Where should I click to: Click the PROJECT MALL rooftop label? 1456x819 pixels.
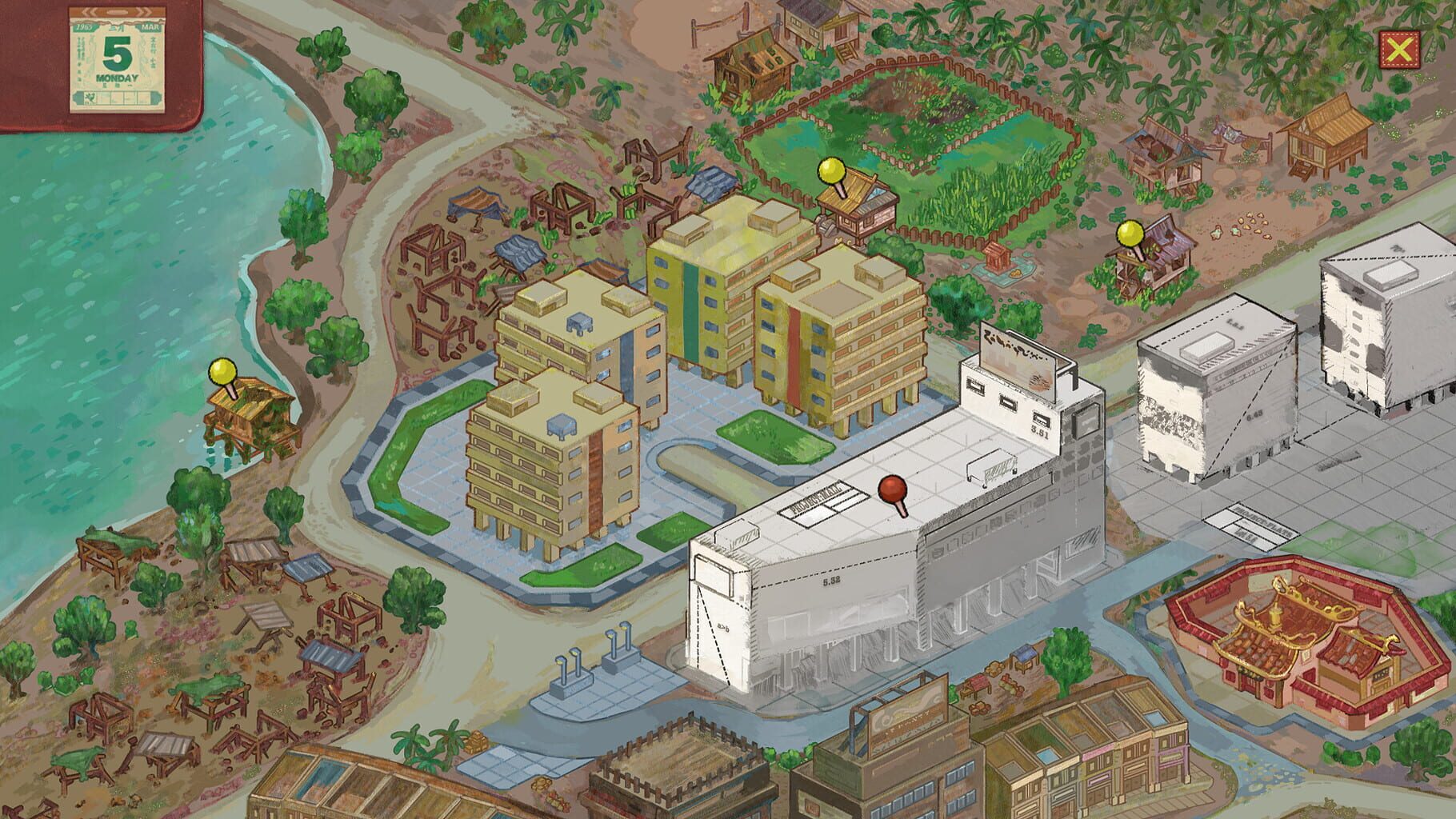click(818, 497)
